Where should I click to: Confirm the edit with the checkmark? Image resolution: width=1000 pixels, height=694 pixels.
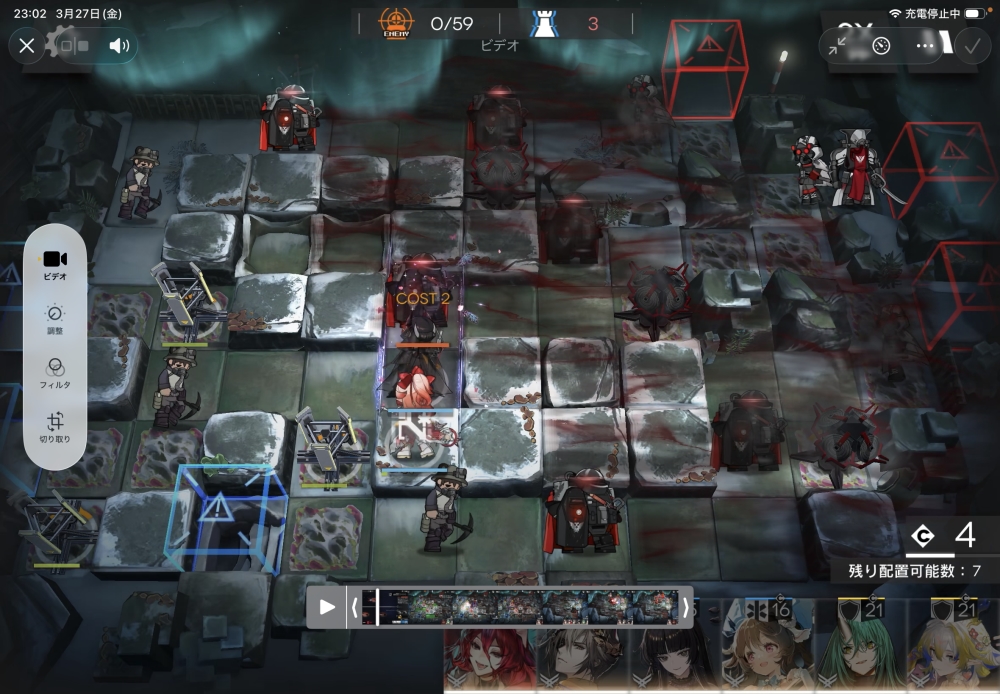(971, 46)
